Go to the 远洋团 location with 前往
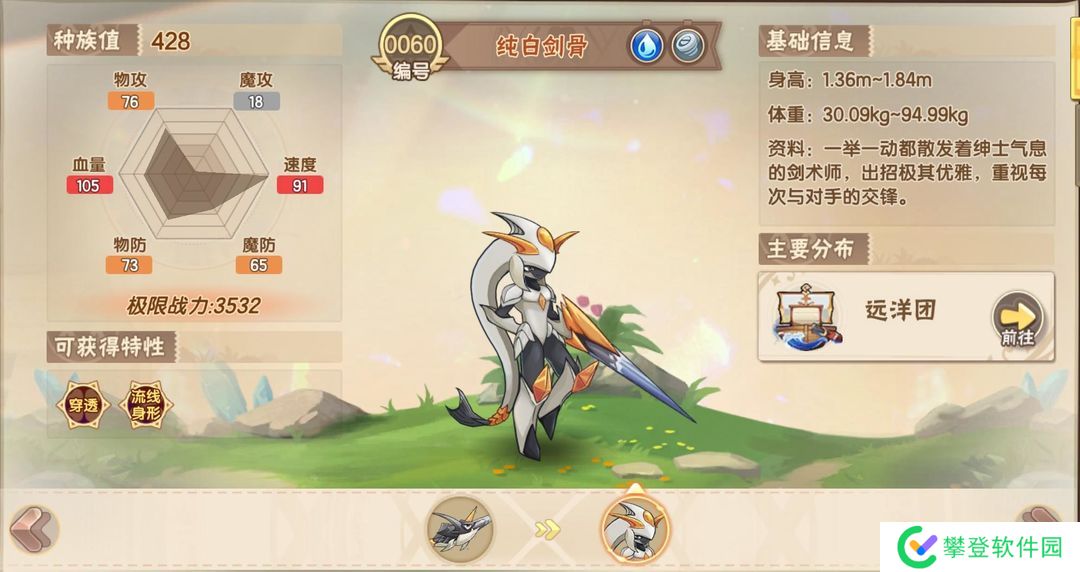 [1017, 319]
